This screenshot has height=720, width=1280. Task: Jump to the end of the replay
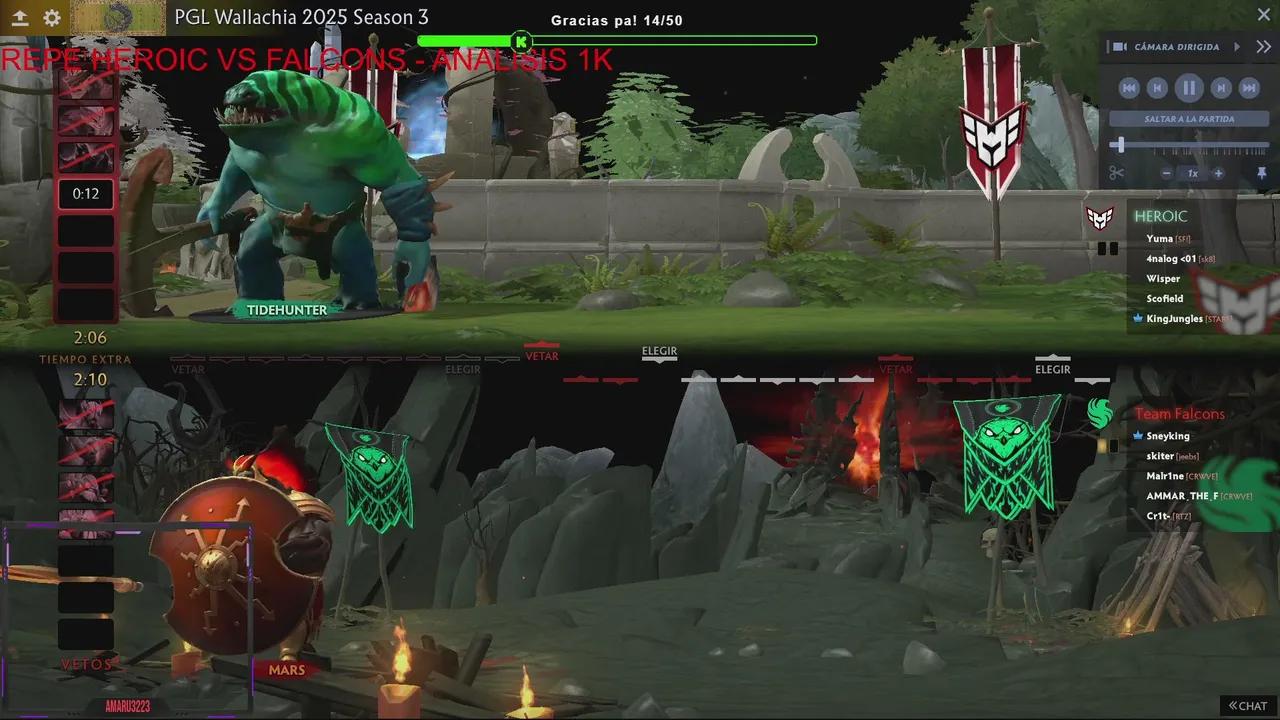(x=1248, y=88)
